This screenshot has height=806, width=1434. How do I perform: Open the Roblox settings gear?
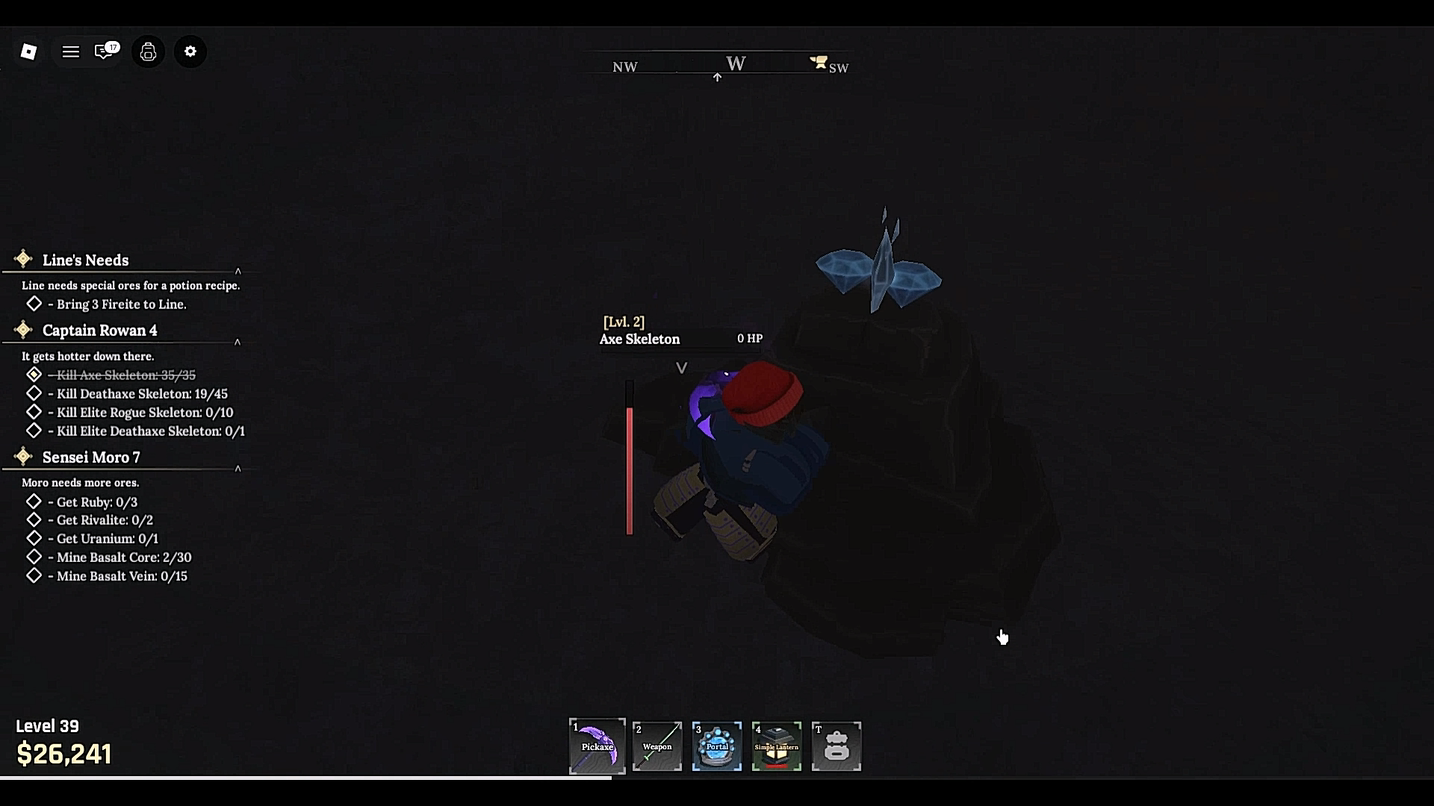(x=190, y=51)
